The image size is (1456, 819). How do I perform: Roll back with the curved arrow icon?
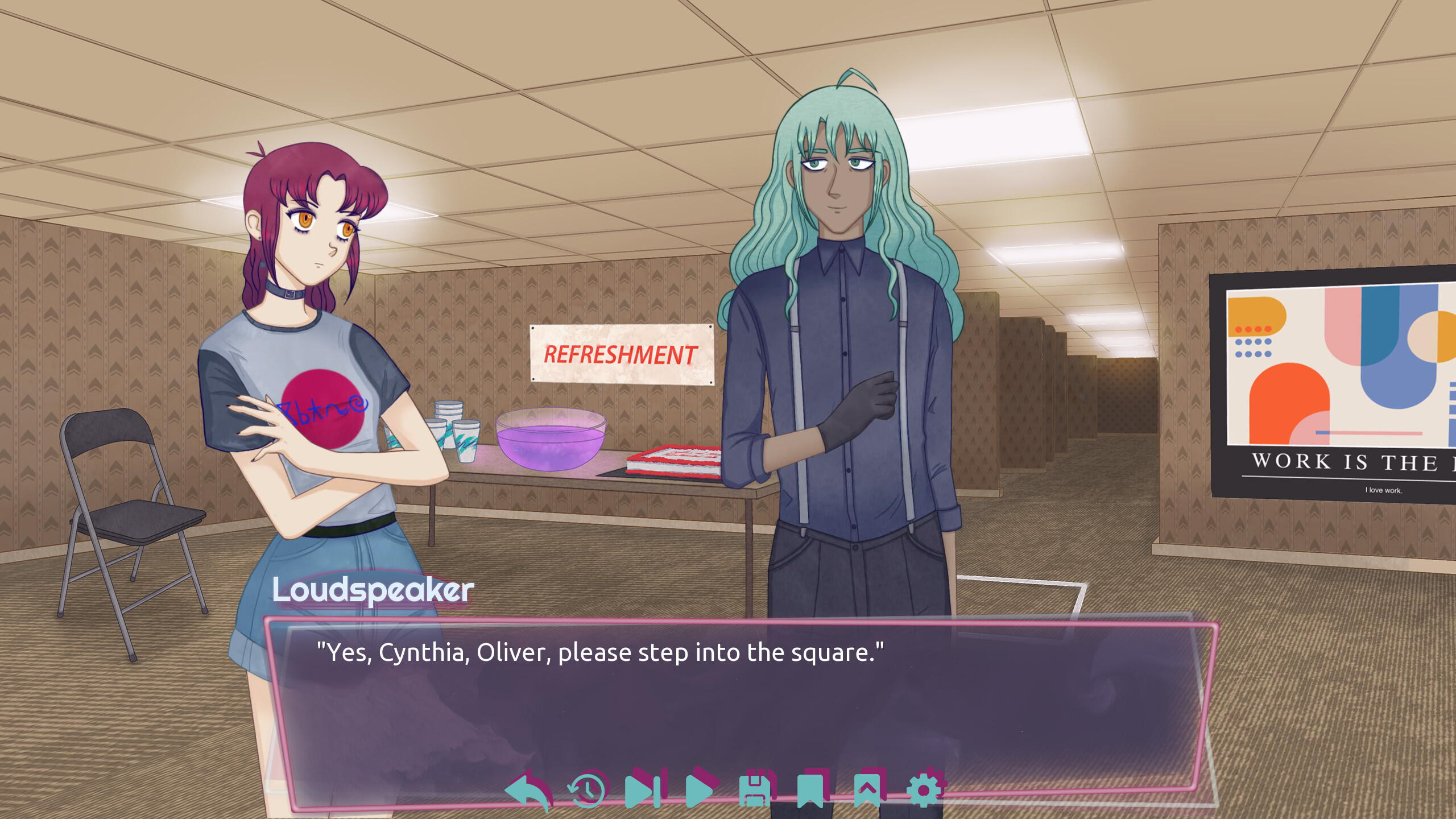(528, 790)
